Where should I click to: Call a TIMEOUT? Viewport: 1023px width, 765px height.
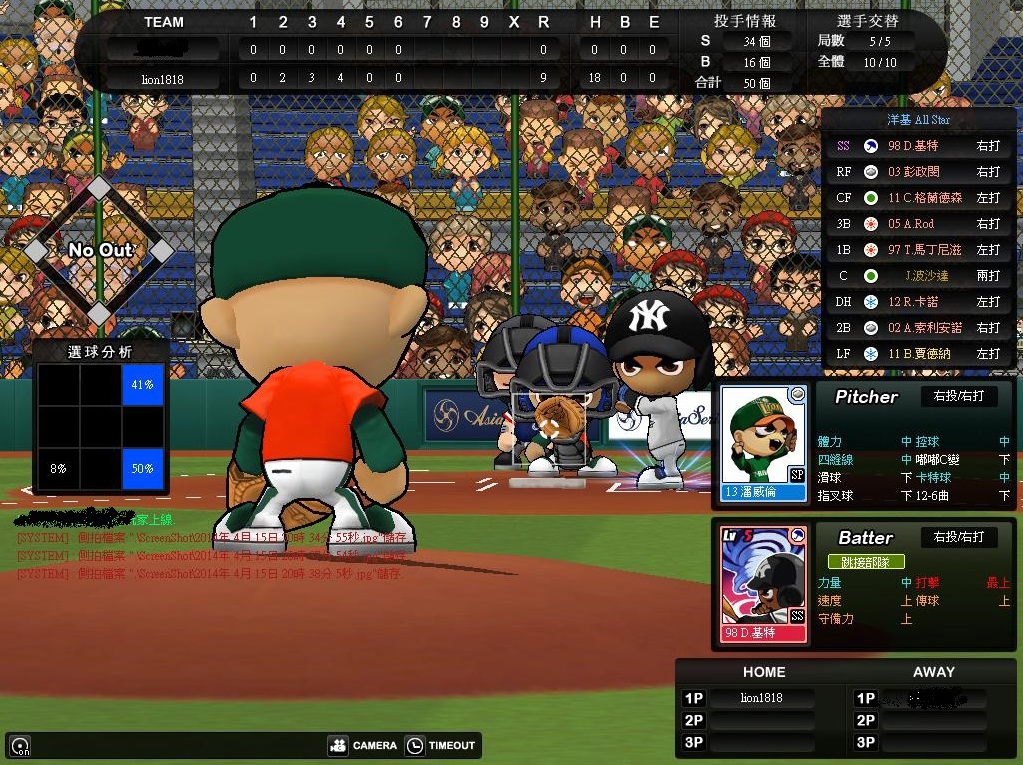tap(441, 745)
